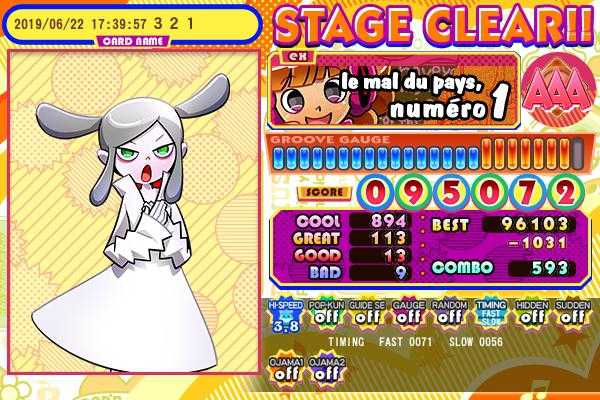Screen dimensions: 600x400
Task: Toggle the OJAMA1 option
Action: point(285,369)
